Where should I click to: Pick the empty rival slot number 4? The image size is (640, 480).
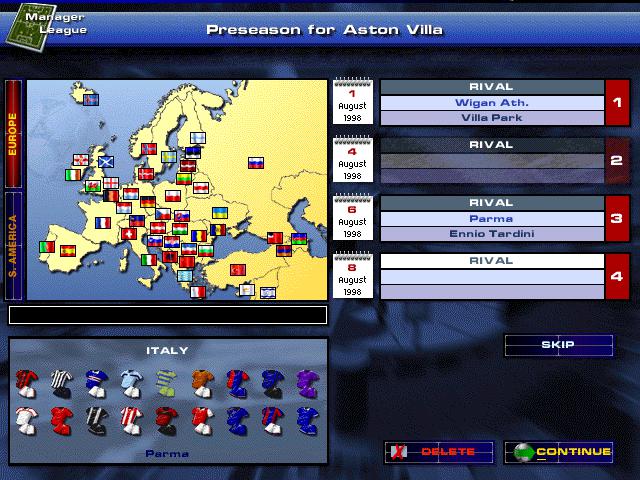click(491, 277)
